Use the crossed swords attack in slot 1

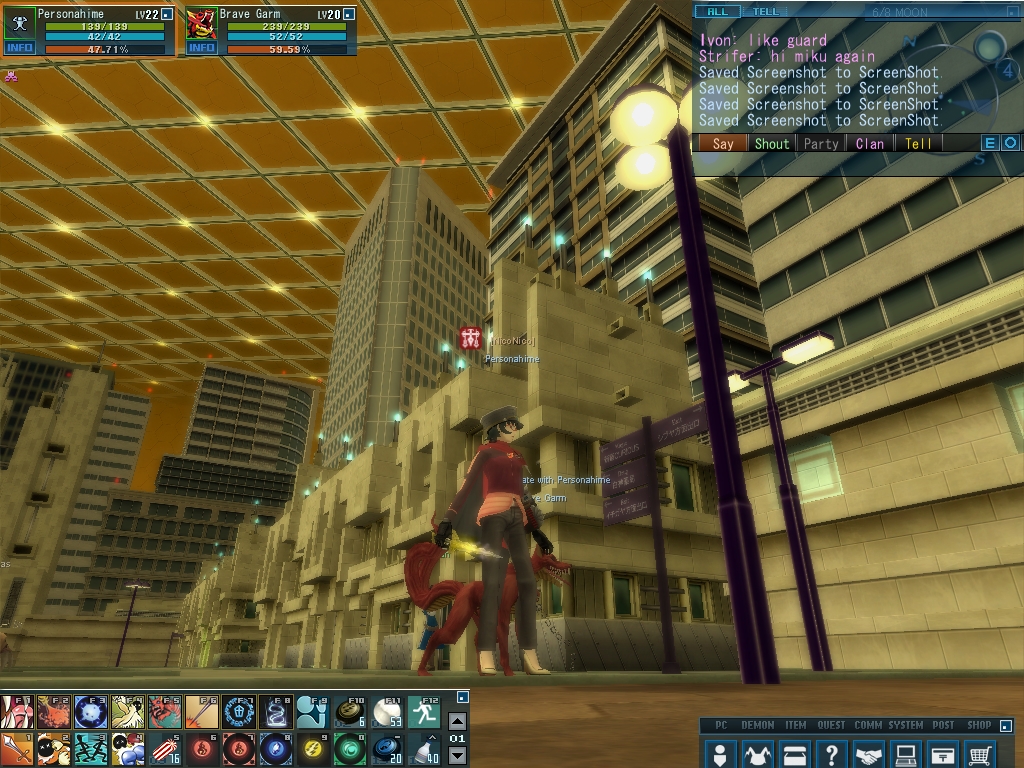click(x=17, y=747)
